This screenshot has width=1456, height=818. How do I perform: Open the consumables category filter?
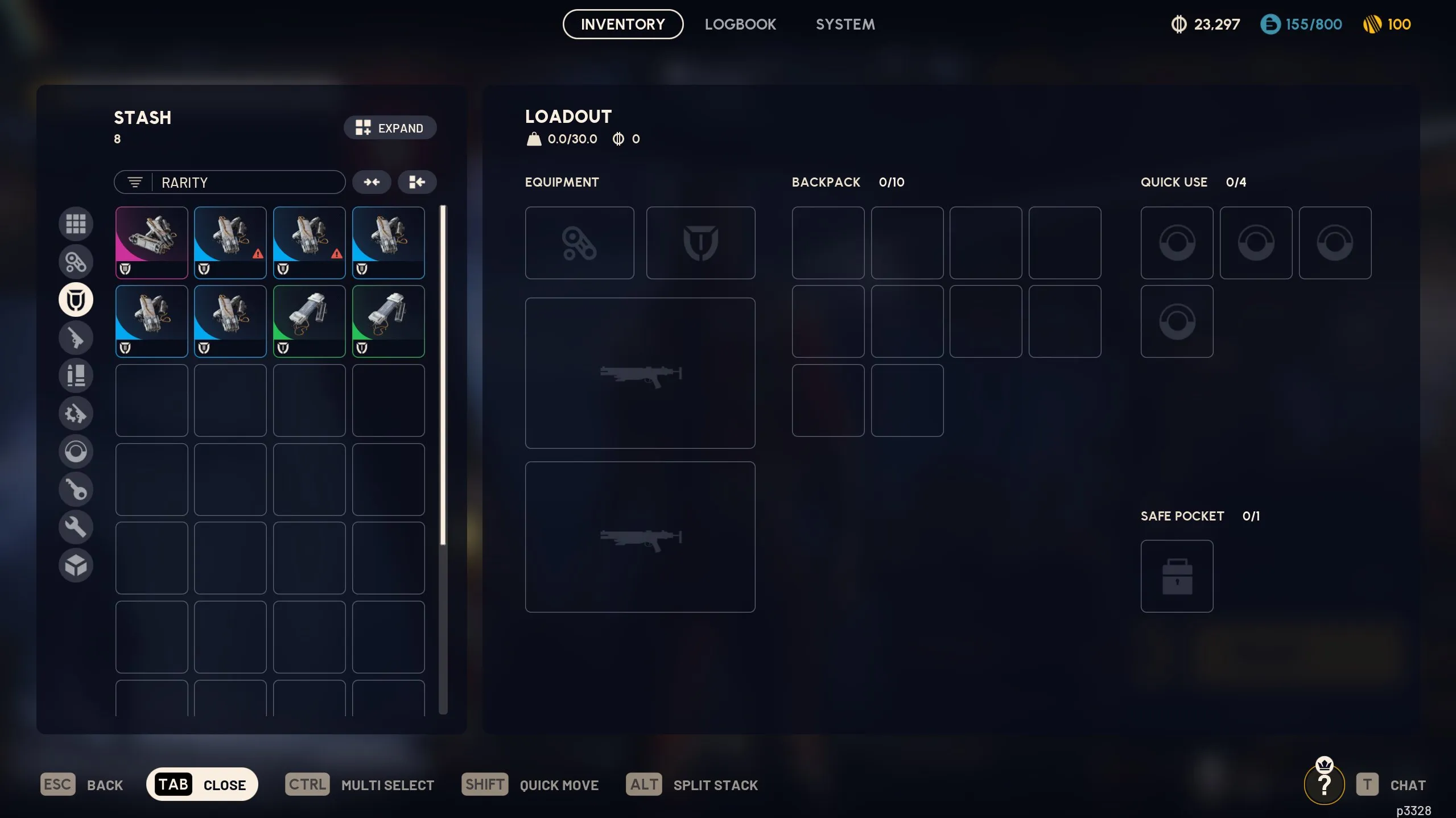pos(76,451)
